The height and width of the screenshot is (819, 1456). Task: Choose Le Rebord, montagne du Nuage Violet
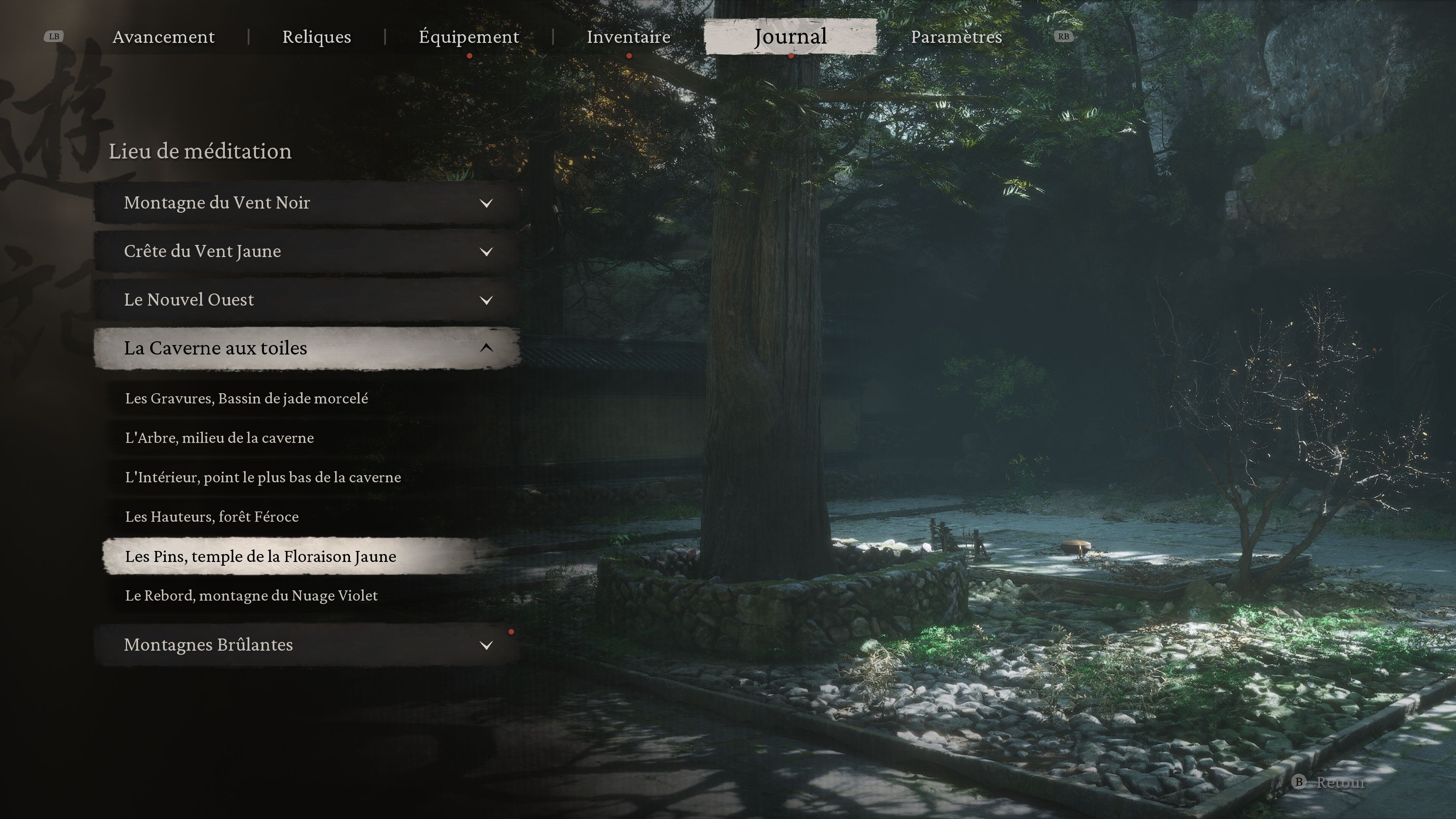[x=251, y=596]
